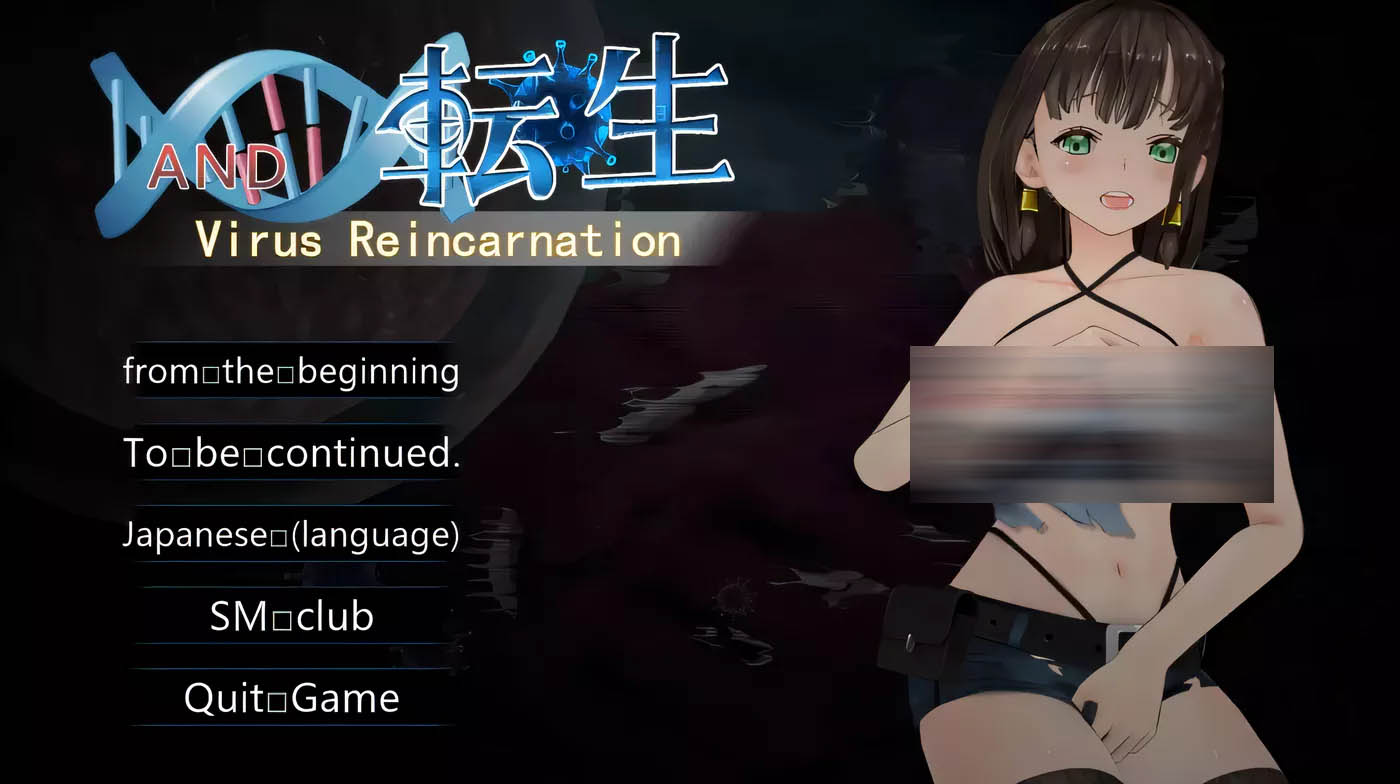Click the character's belt buckle

[x=1117, y=637]
